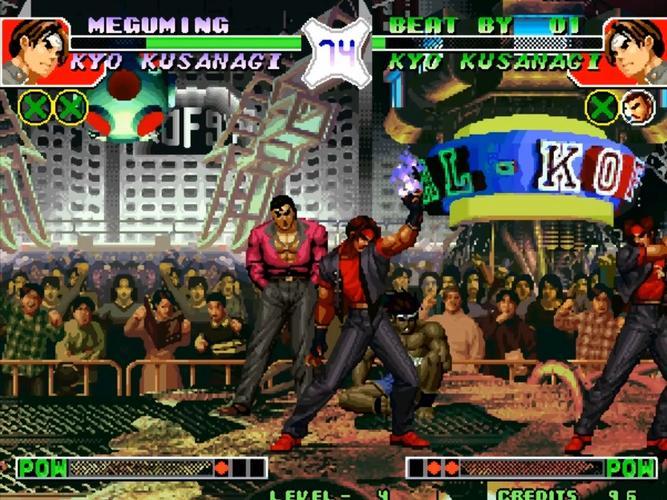Select the remaining teammate face icon
This screenshot has height=500, width=667.
pyautogui.click(x=638, y=107)
